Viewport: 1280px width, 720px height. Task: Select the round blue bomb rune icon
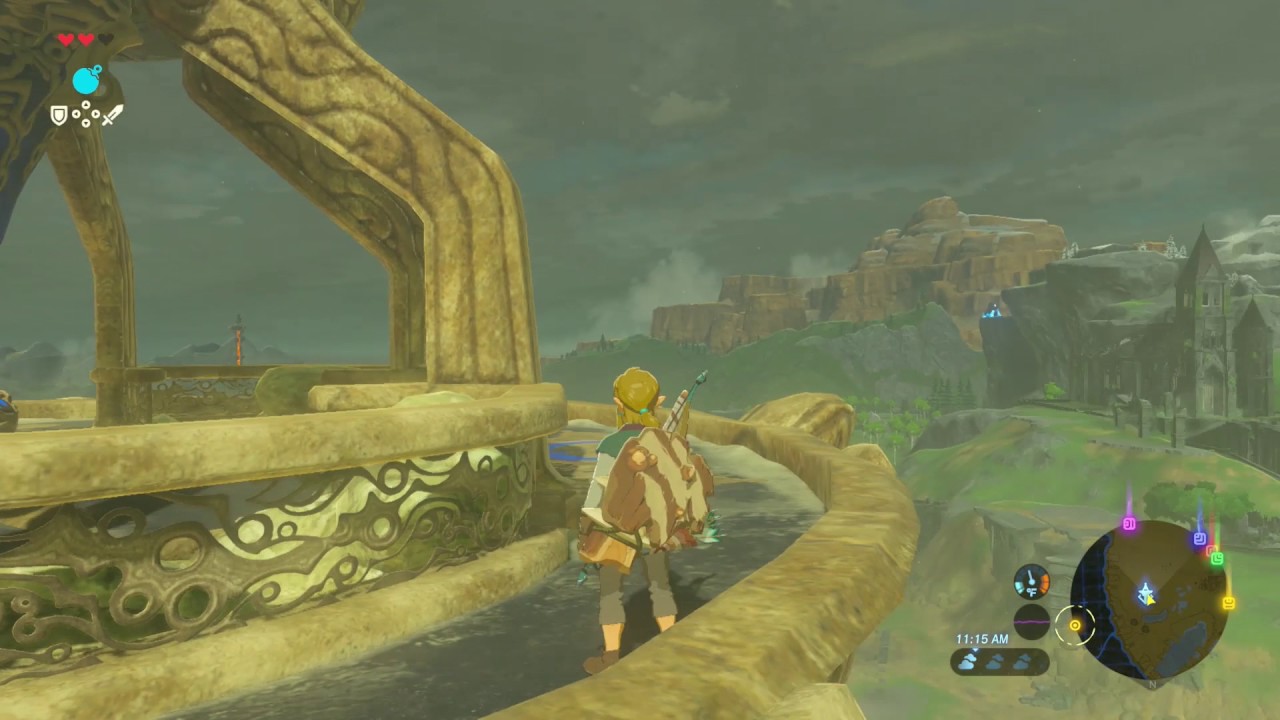tap(87, 80)
